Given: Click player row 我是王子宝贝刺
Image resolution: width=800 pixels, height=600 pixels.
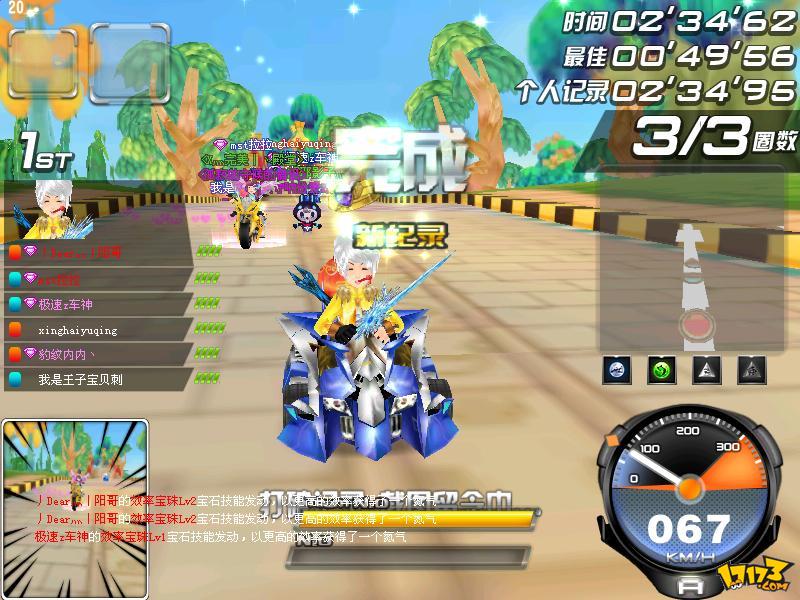Looking at the screenshot, I should [98, 379].
